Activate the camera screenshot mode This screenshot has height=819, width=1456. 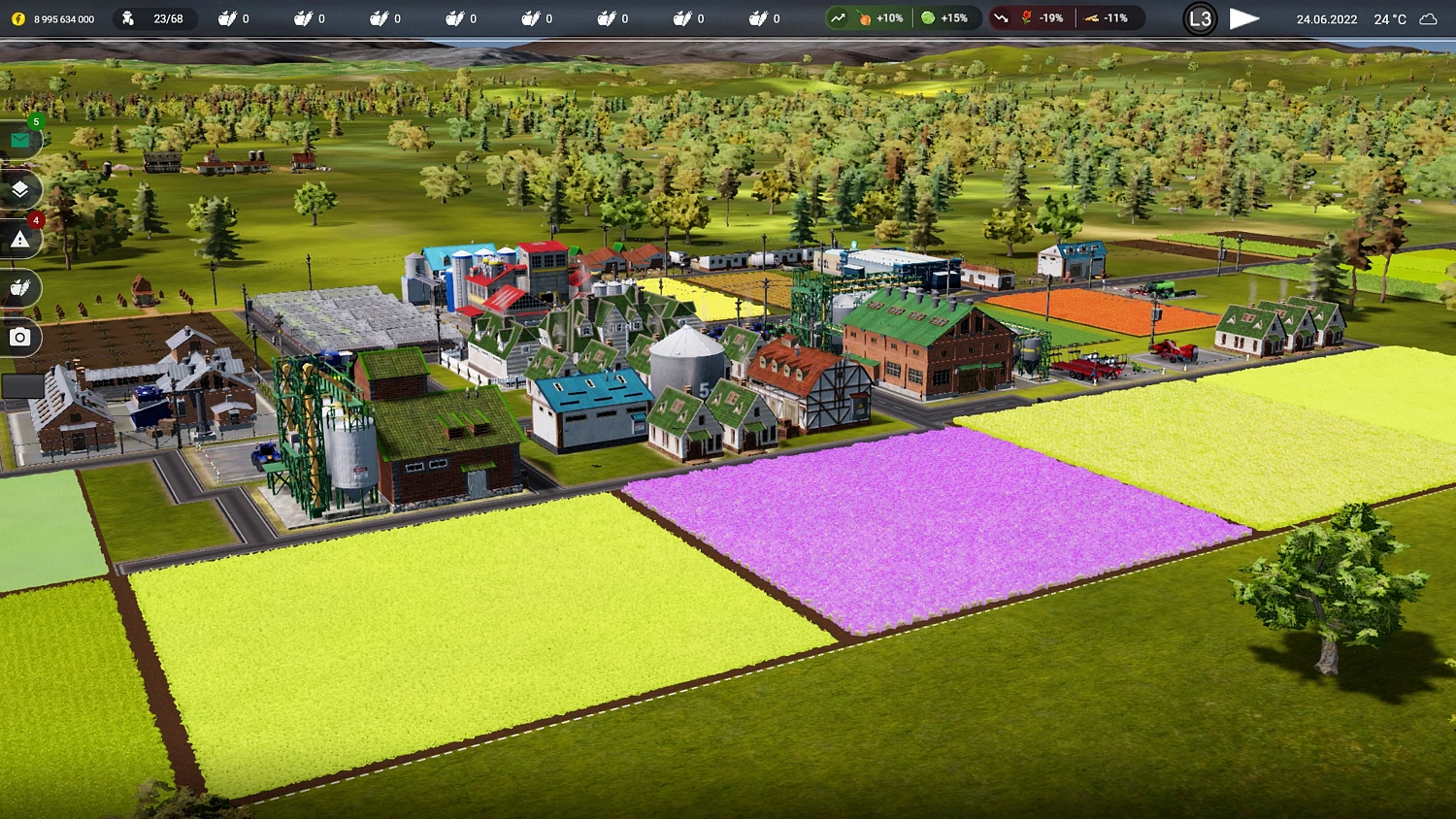tap(19, 337)
